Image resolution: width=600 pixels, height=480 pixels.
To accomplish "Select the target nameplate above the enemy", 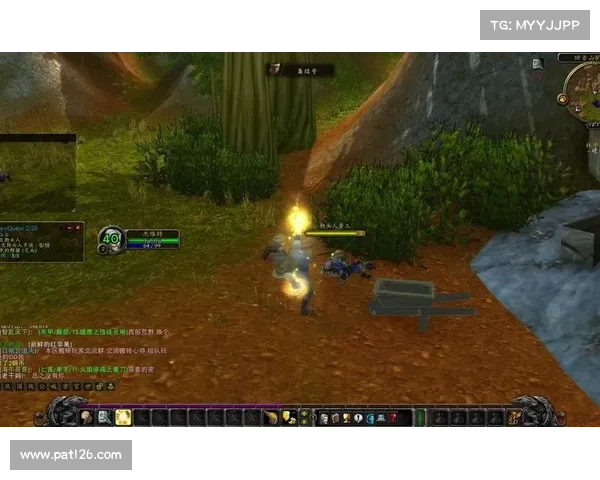I will [x=334, y=233].
